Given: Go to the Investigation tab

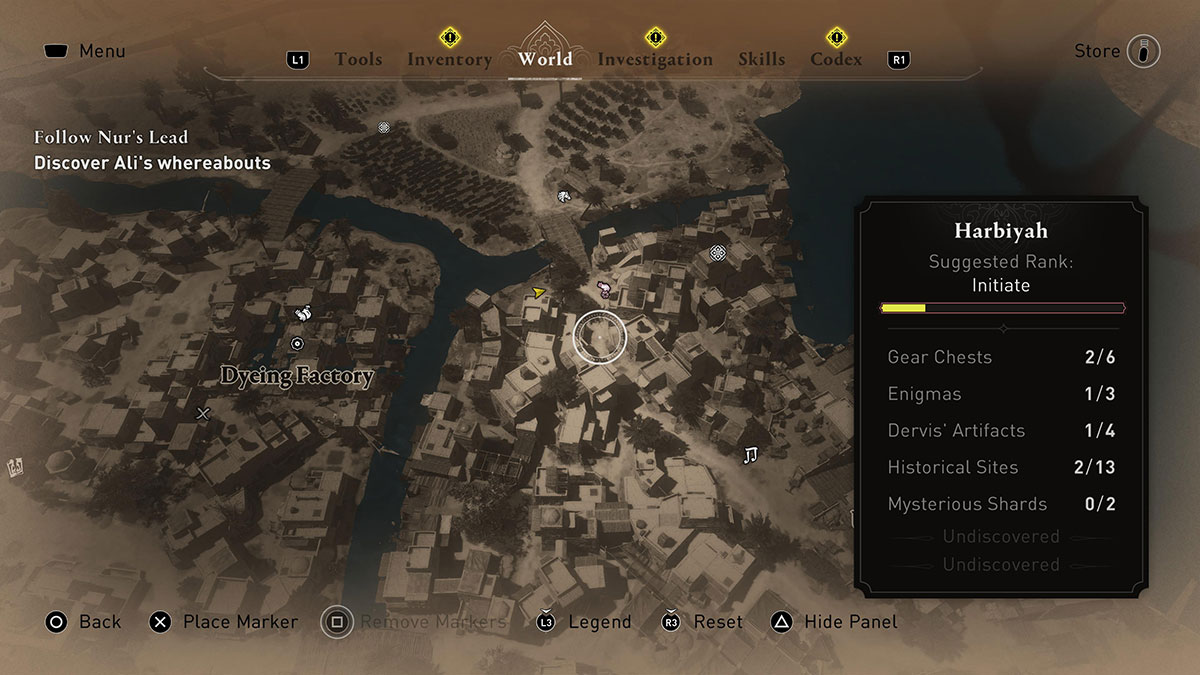Looking at the screenshot, I should pos(655,60).
